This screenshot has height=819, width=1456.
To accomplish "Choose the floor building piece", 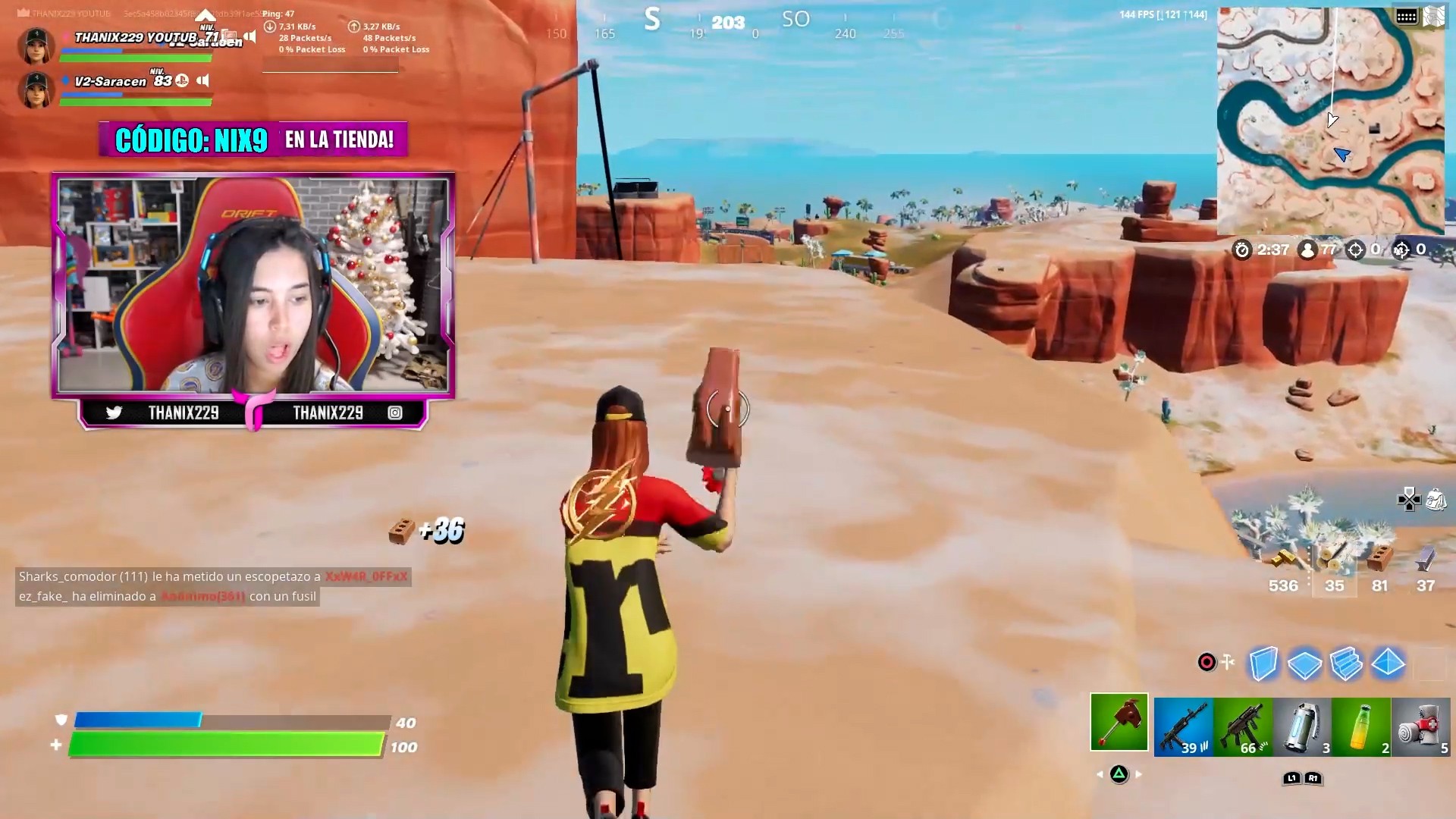I will (1305, 664).
